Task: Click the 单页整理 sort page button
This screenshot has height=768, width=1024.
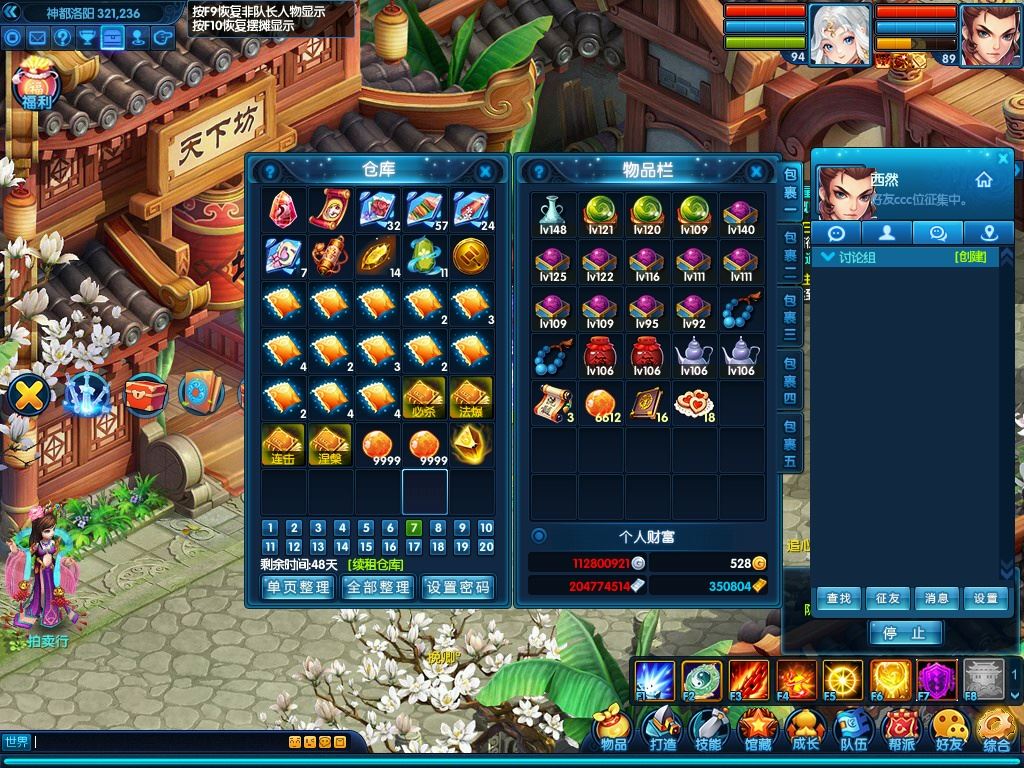Action: [297, 587]
